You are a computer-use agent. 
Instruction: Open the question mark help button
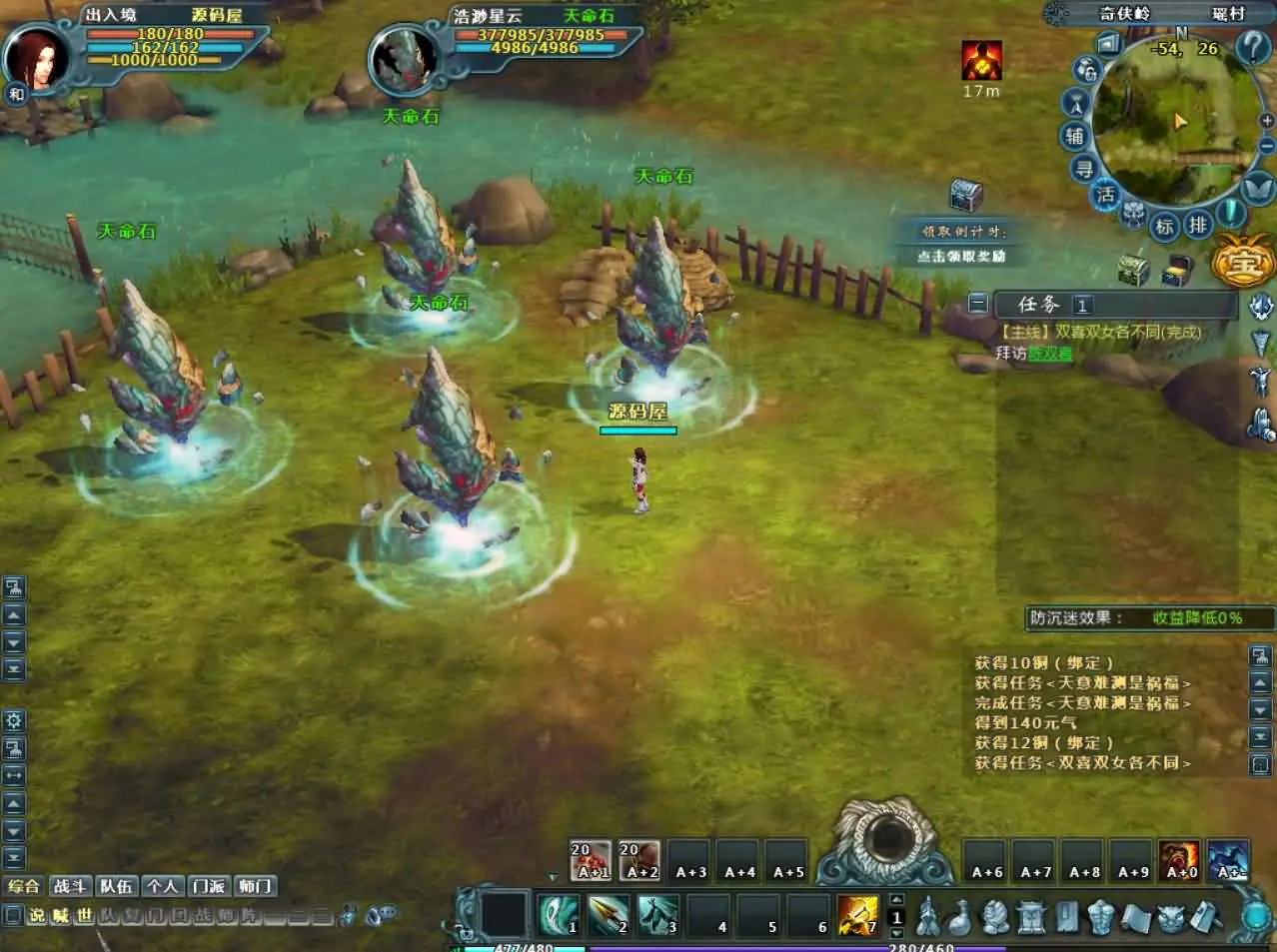(1253, 47)
